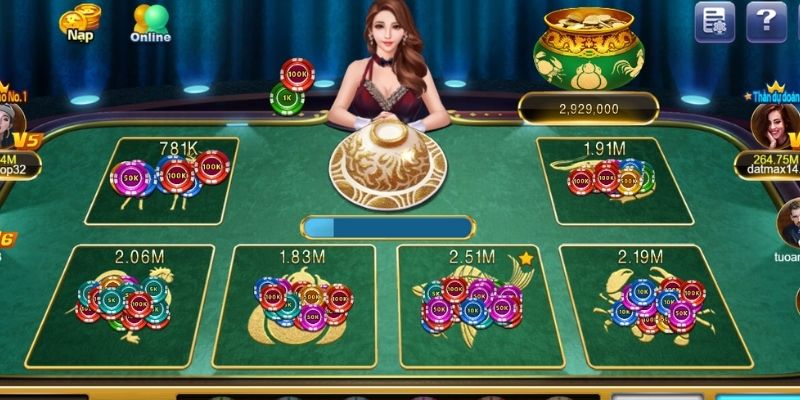Bet on the shrimp tile showing 1.91M
Viewport: 800px width, 400px height.
pyautogui.click(x=615, y=181)
